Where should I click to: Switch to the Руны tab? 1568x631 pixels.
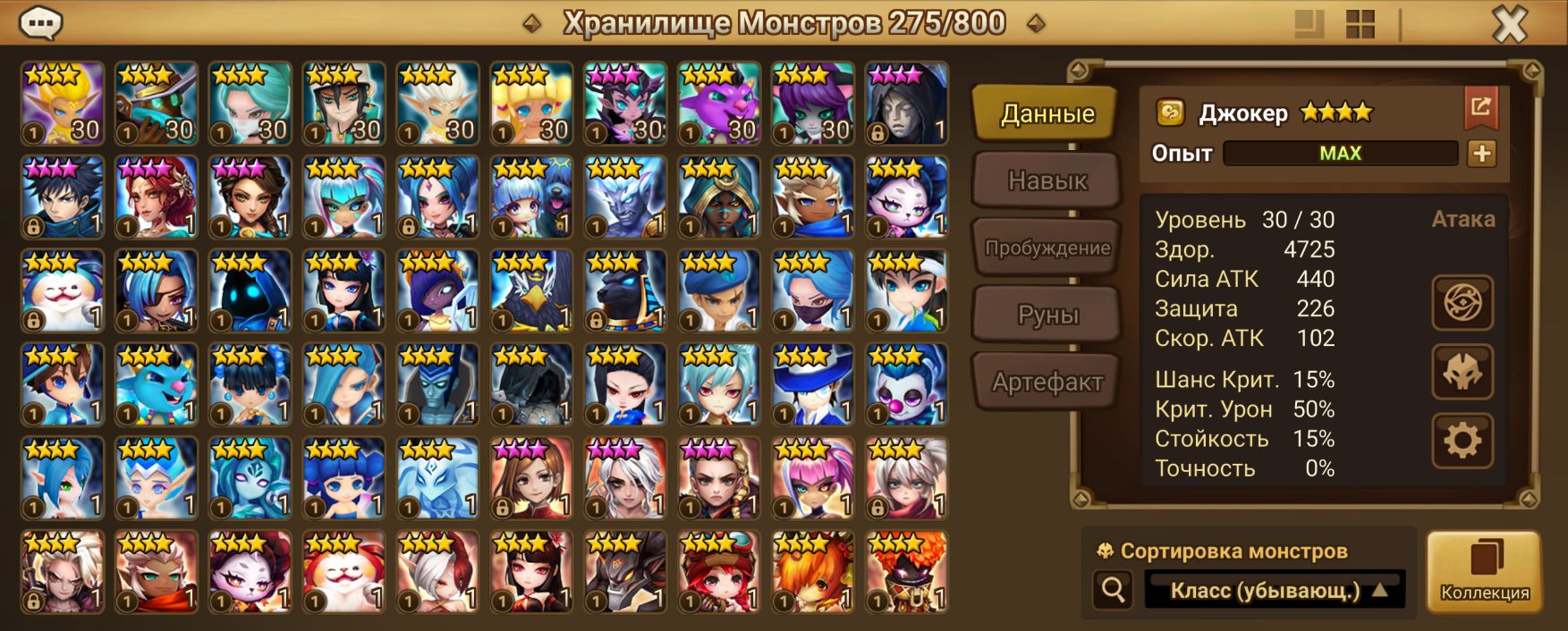click(1047, 315)
